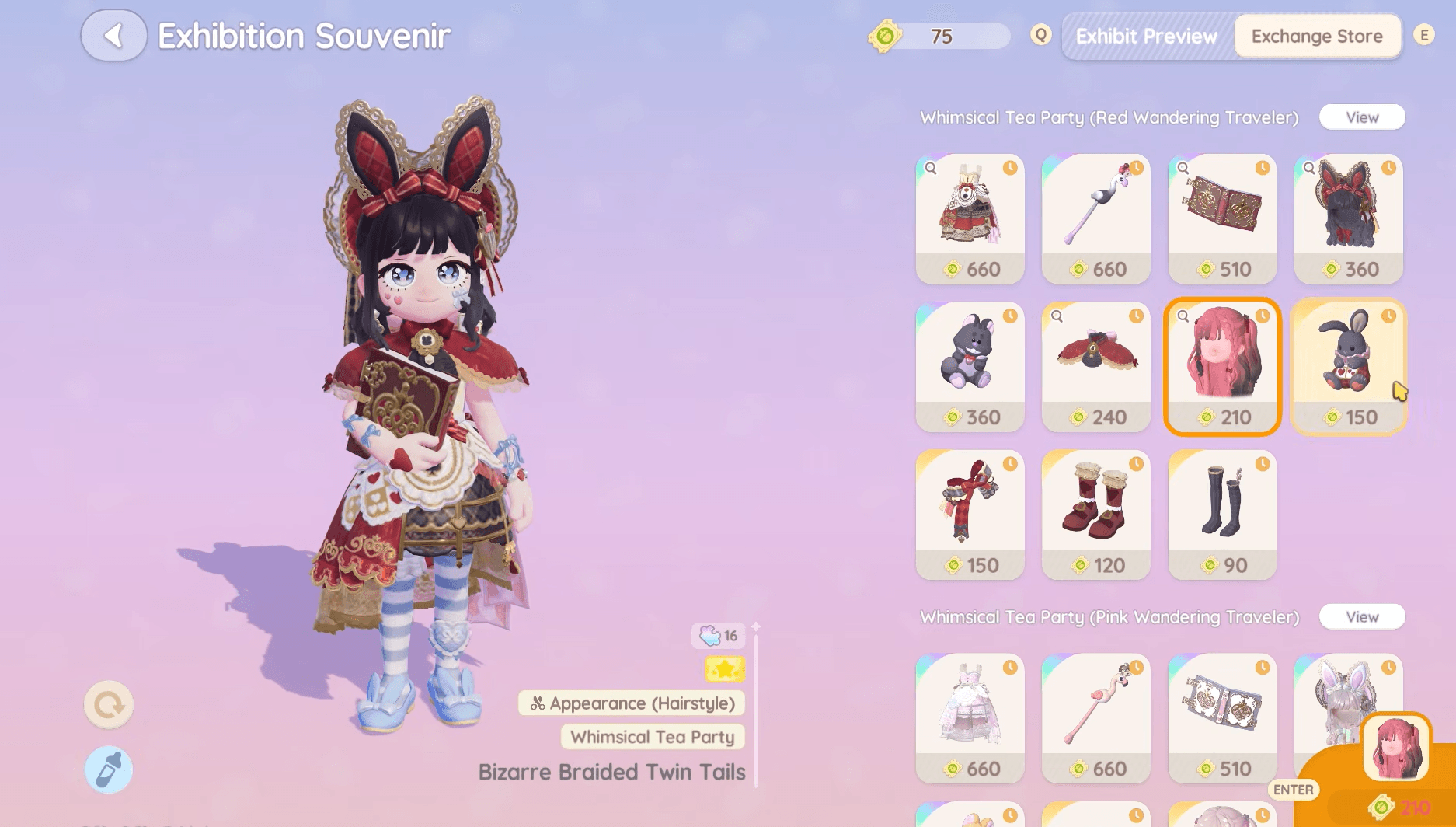Select the red dress costing 660
This screenshot has height=827, width=1456.
970,218
